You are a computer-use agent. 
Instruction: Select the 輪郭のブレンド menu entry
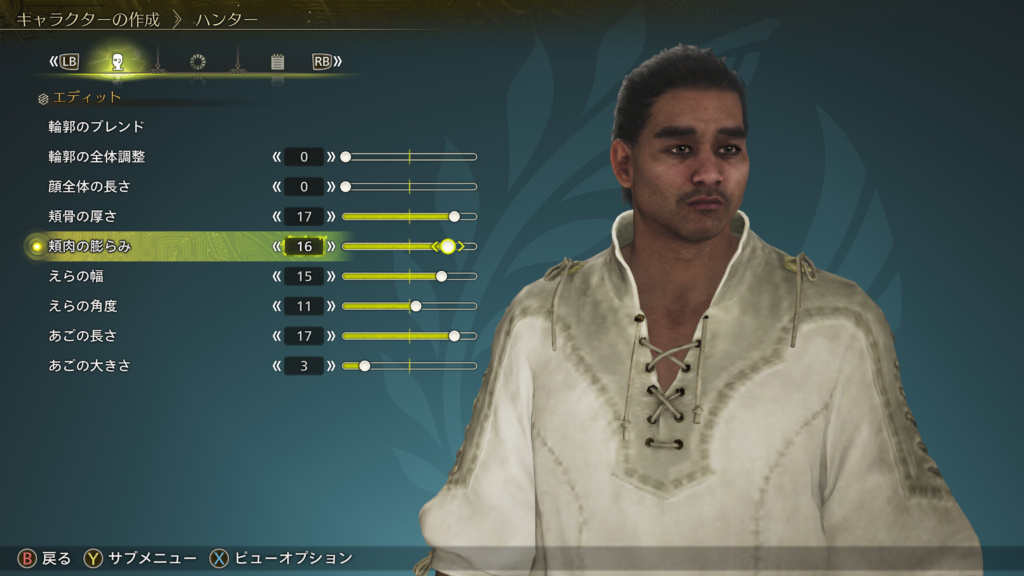[96, 127]
